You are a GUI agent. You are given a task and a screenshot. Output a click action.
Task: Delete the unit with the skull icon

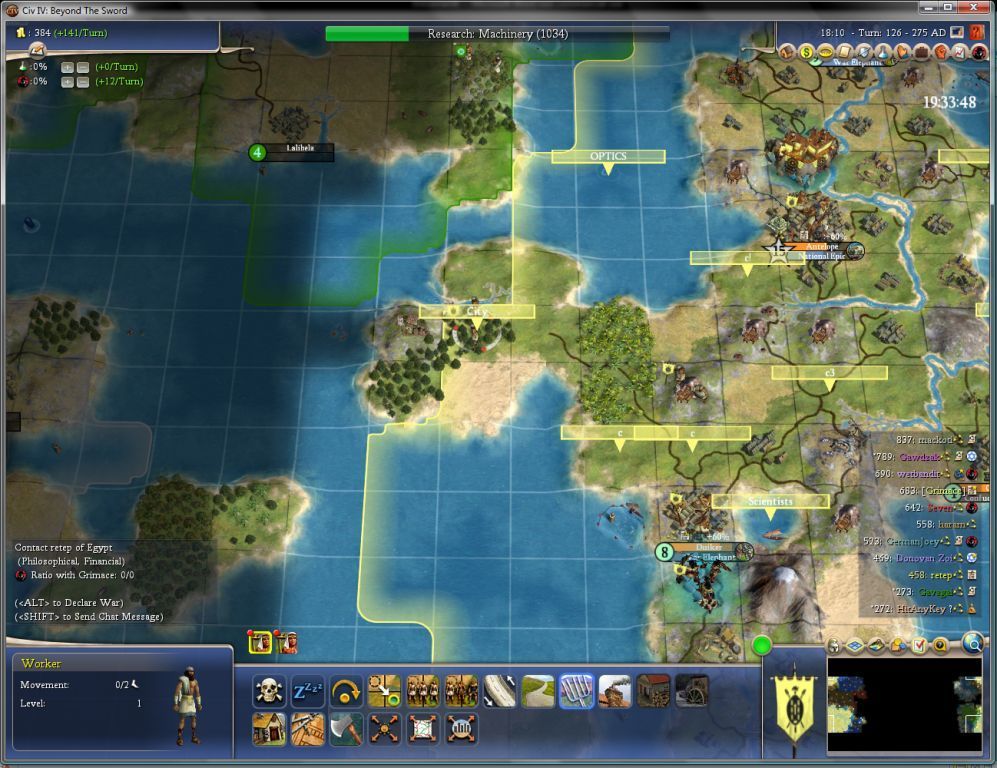click(x=268, y=691)
